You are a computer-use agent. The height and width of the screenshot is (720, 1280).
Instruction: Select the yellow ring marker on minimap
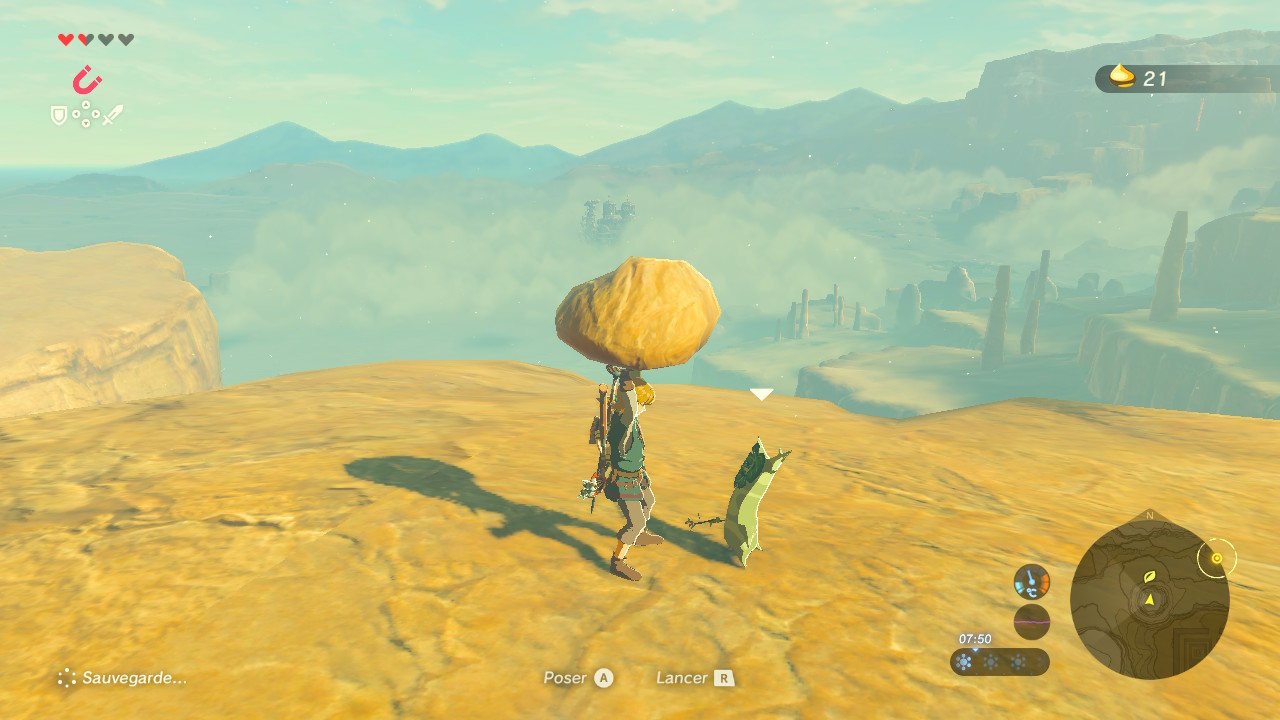pos(1216,558)
